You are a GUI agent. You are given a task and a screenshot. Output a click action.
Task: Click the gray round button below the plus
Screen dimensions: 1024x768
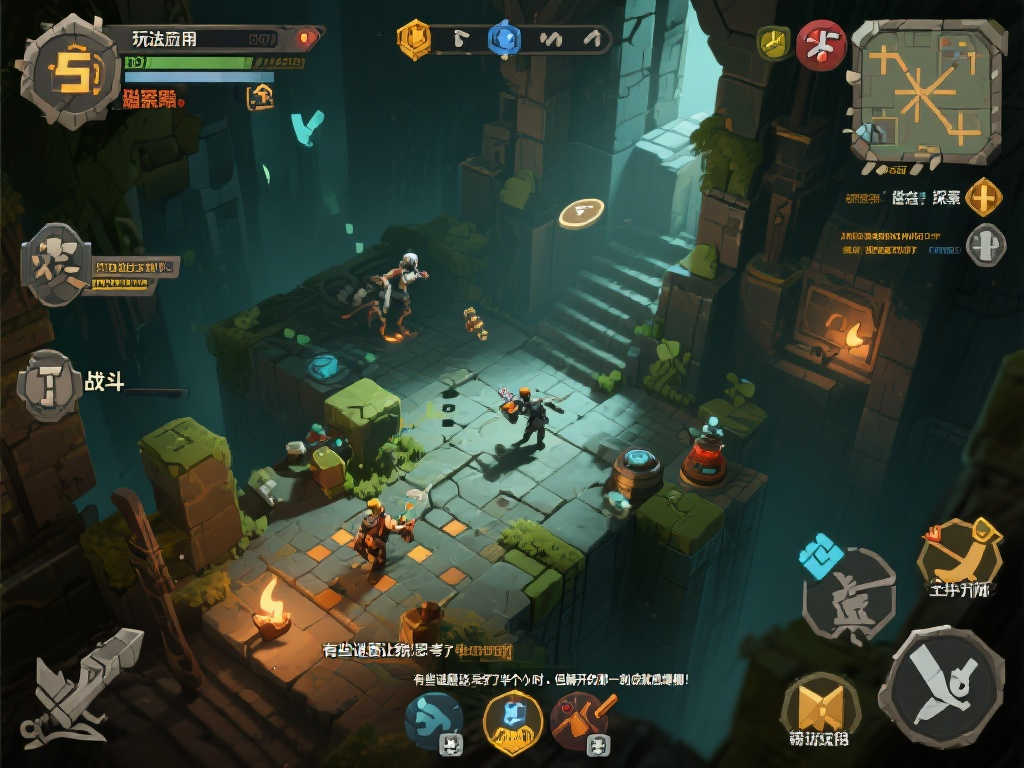point(985,244)
